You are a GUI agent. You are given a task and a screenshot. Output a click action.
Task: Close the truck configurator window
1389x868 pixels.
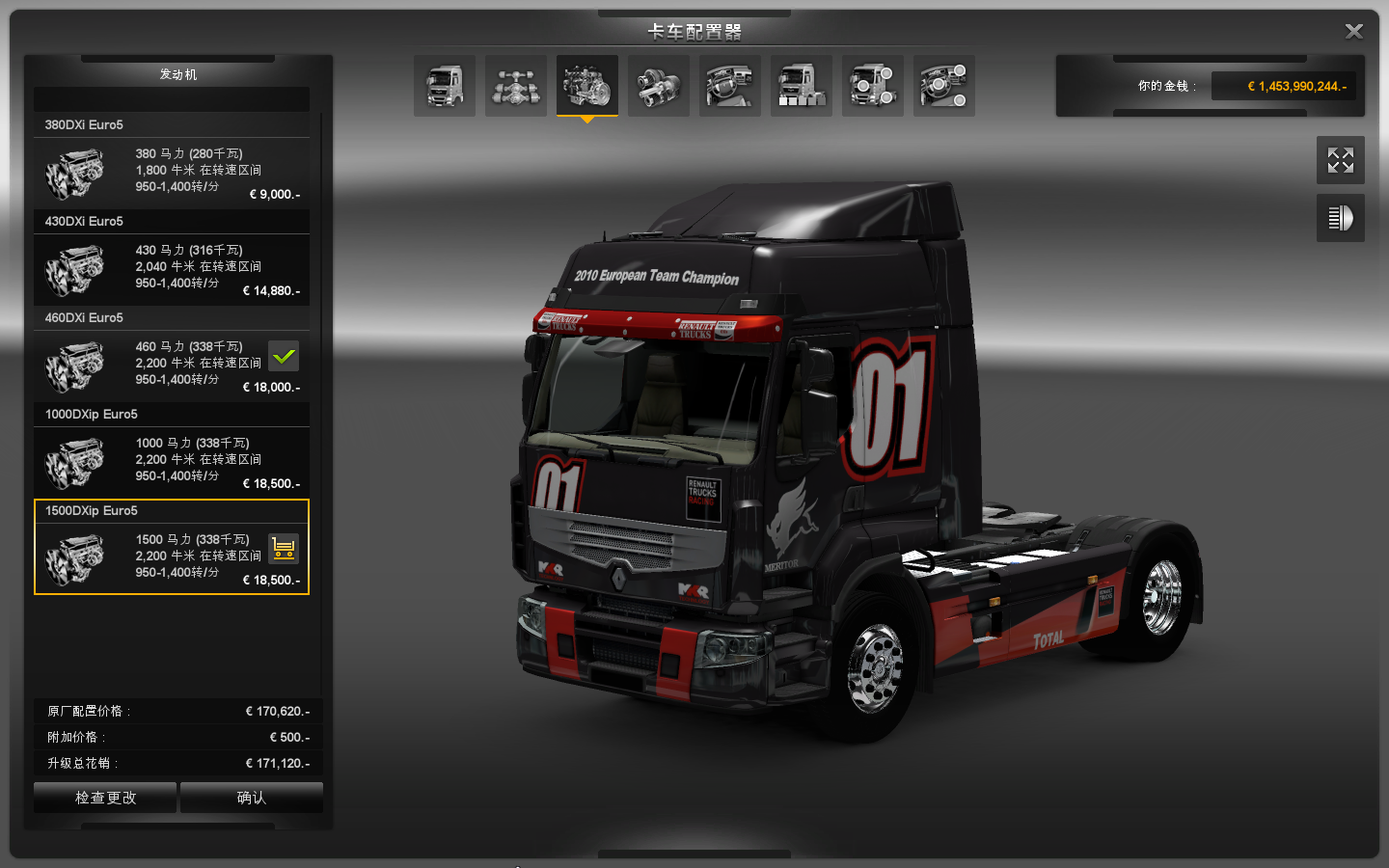1353,32
